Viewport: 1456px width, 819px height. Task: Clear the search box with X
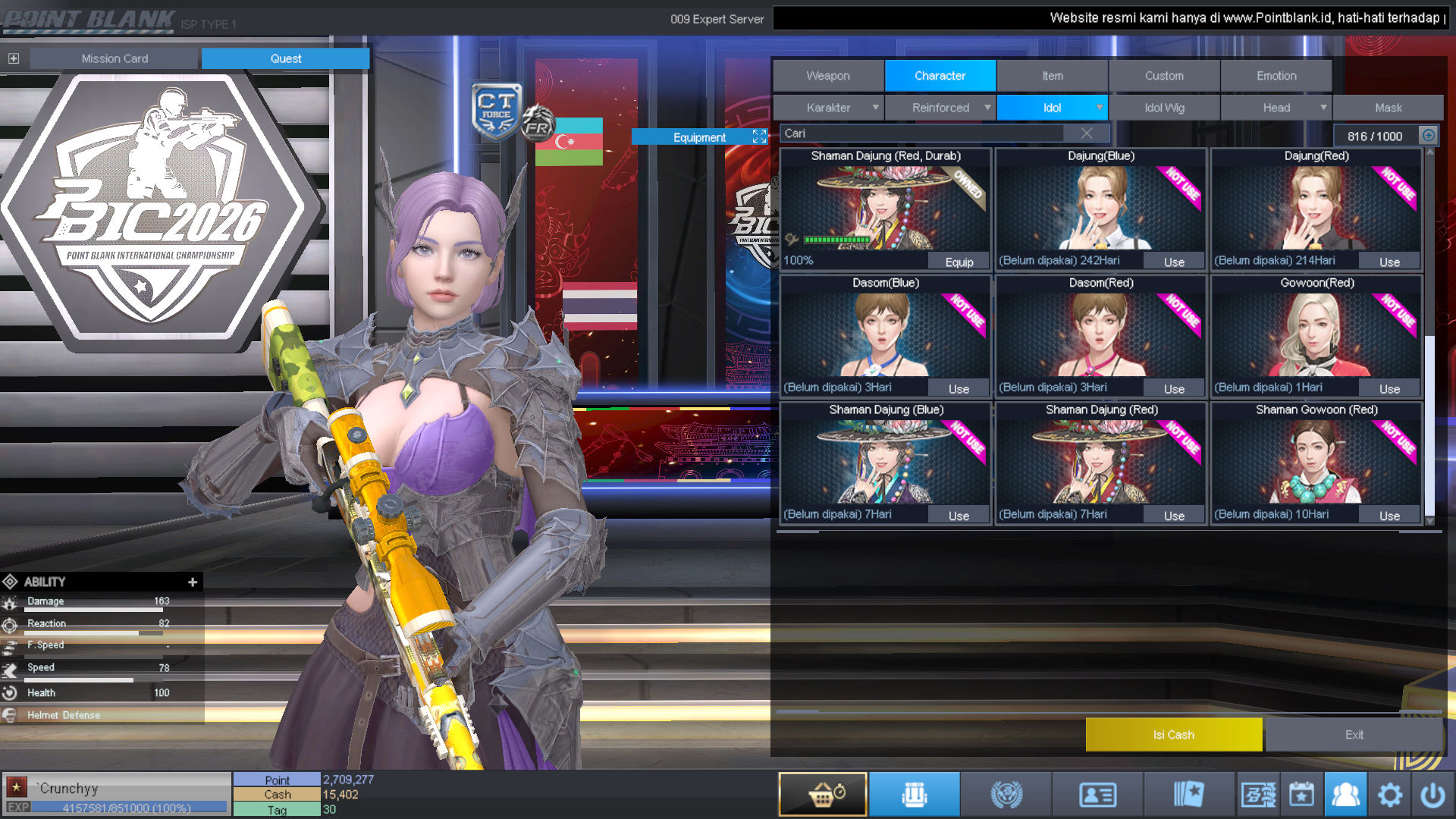(x=1087, y=133)
